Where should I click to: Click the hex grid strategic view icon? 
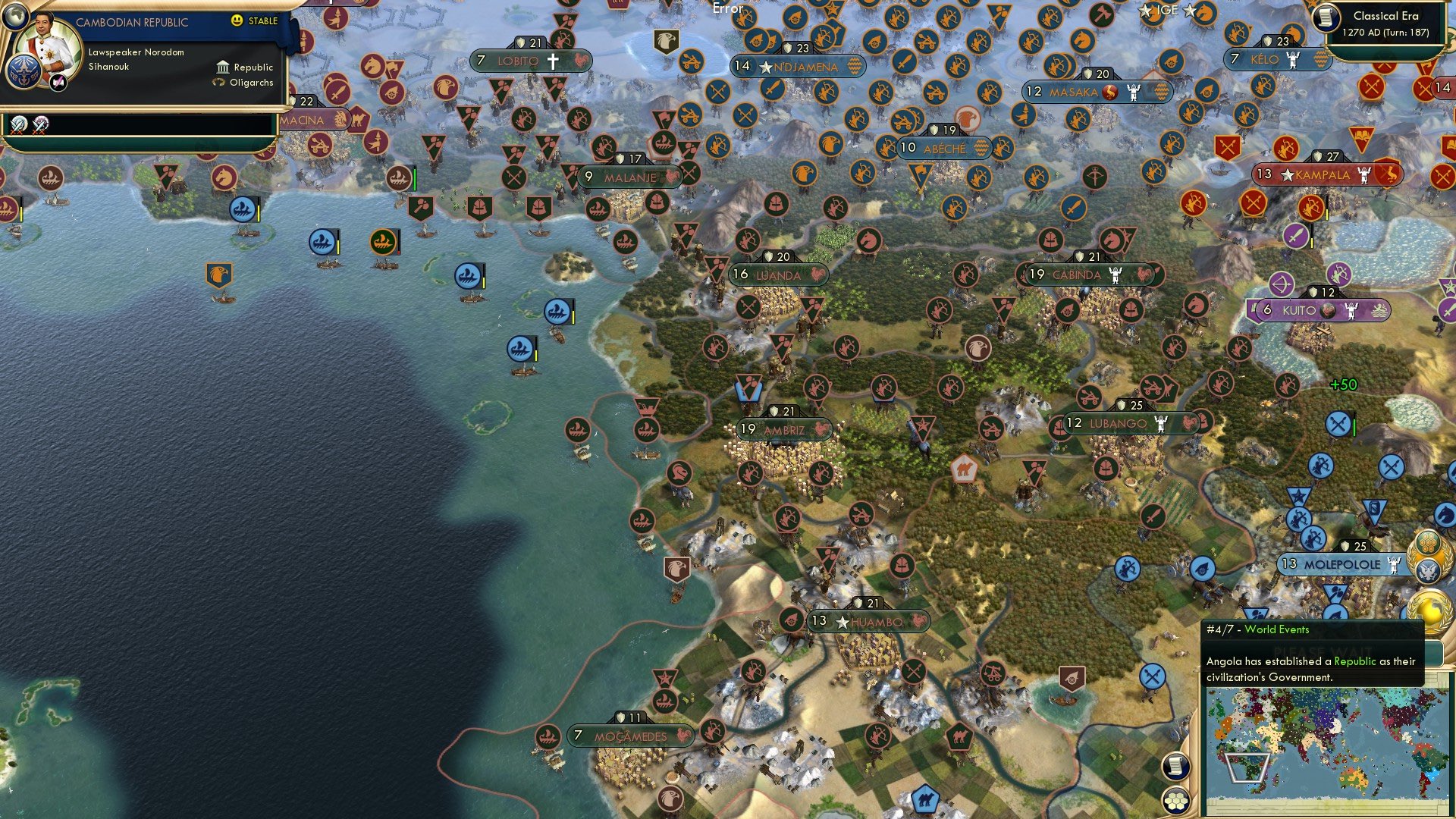(1174, 799)
